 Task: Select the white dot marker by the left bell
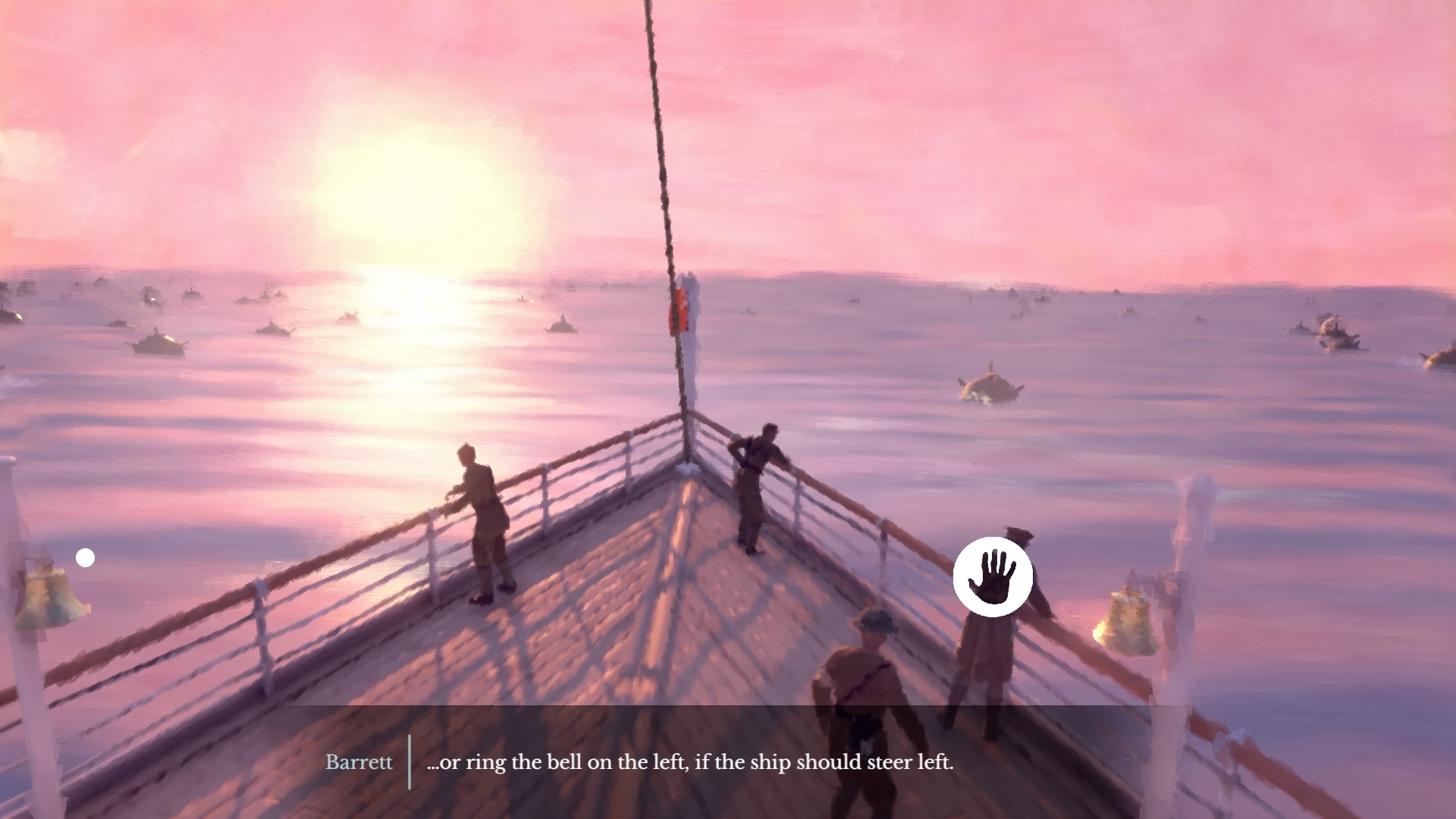86,558
